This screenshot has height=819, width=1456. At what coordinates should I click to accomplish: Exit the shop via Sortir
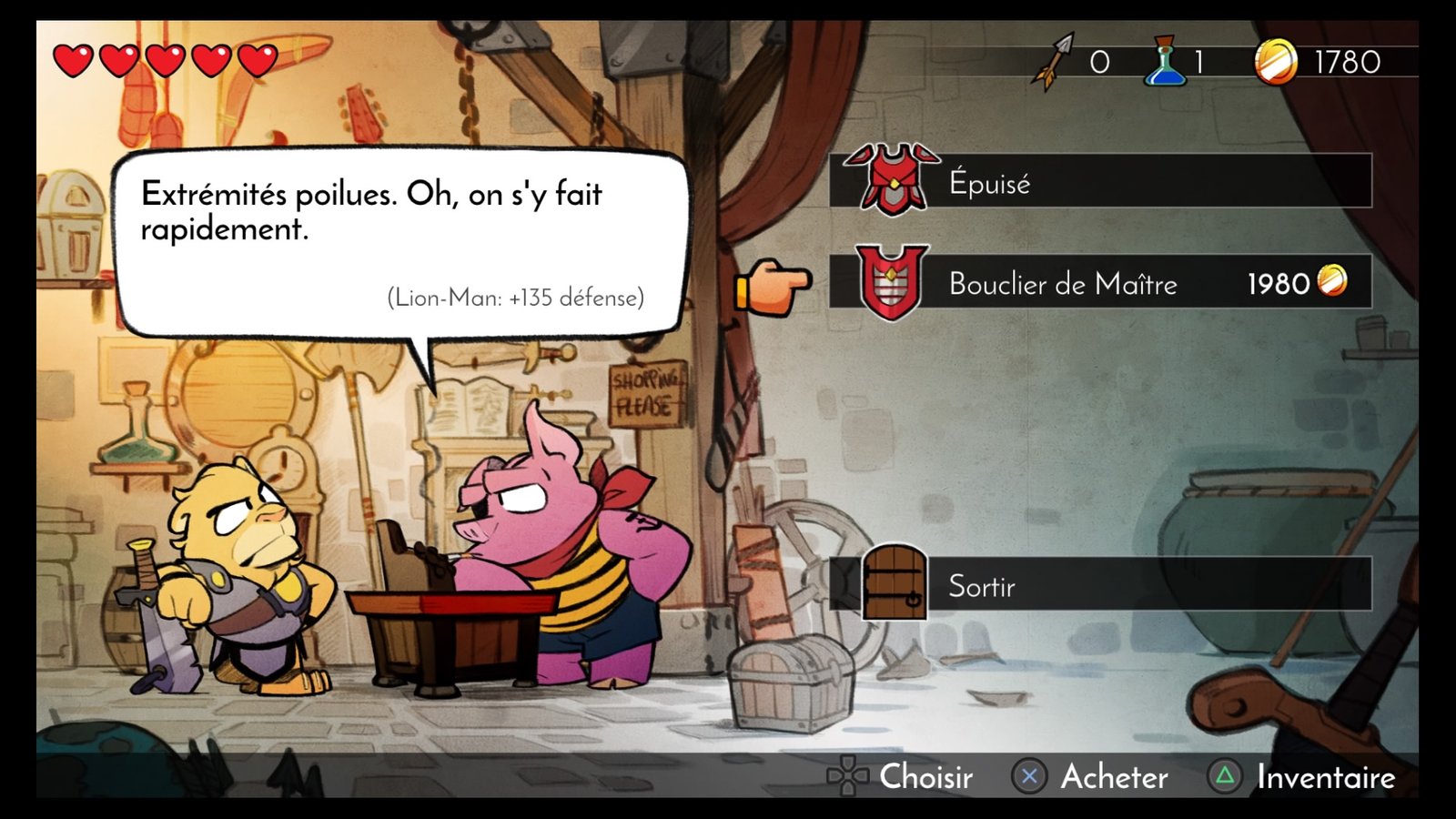coord(1099,584)
